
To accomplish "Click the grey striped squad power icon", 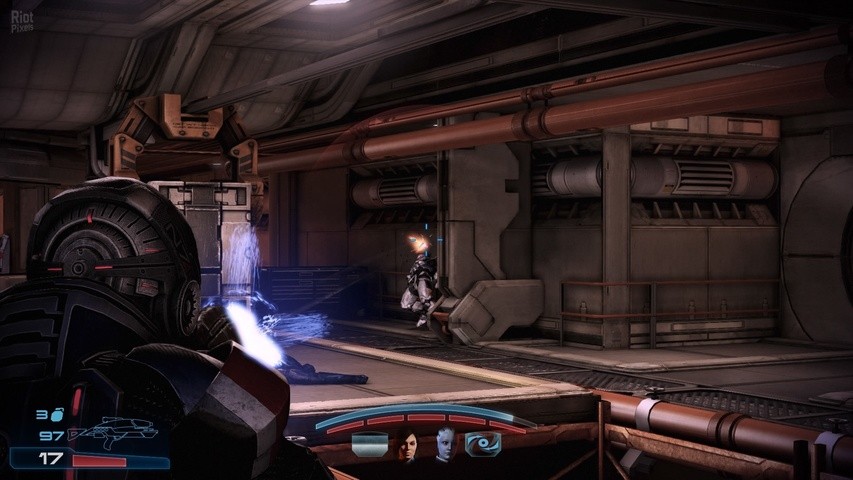I will coord(369,444).
